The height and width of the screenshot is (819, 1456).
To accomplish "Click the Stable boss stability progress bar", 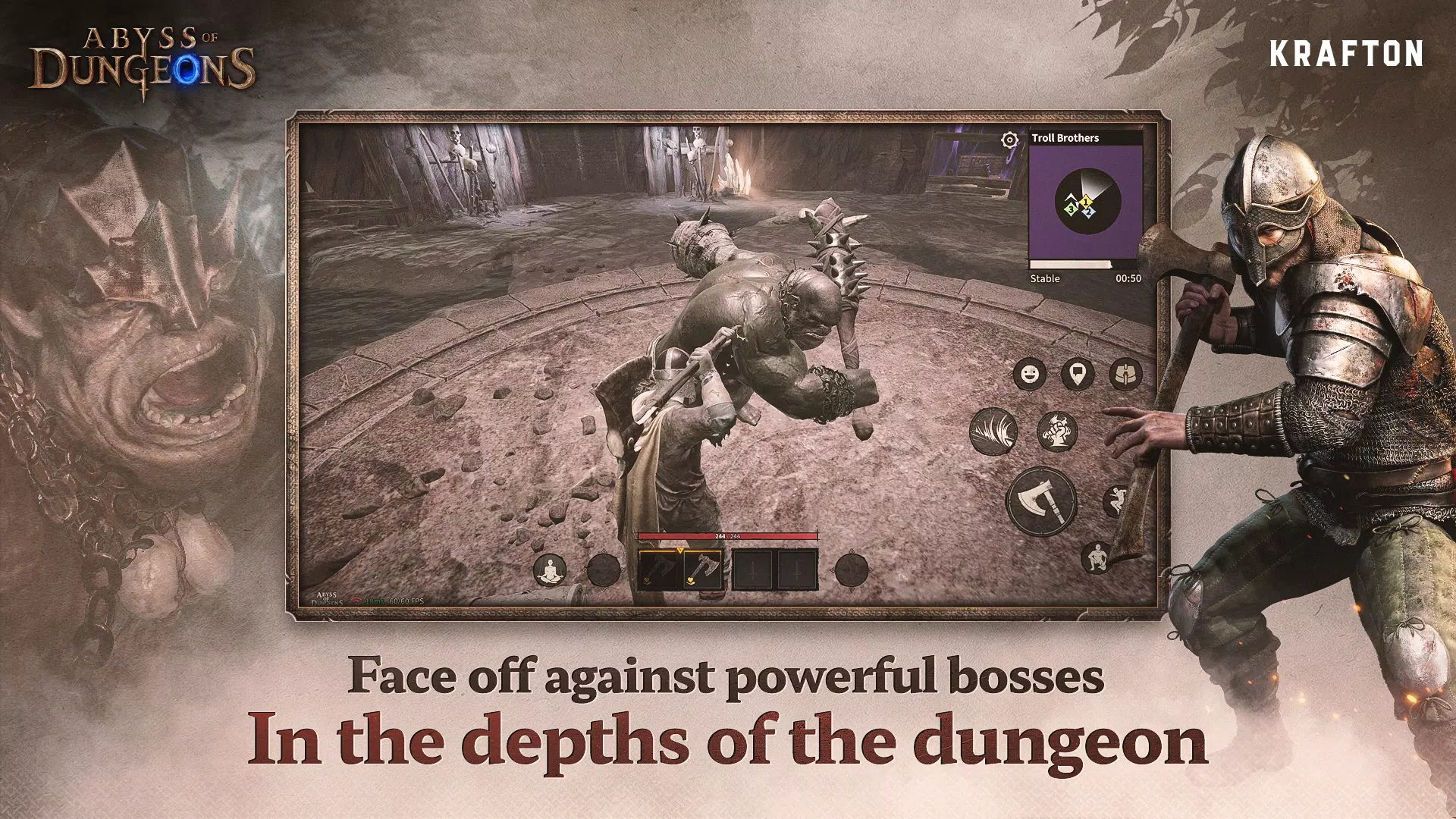I will pos(1070,263).
